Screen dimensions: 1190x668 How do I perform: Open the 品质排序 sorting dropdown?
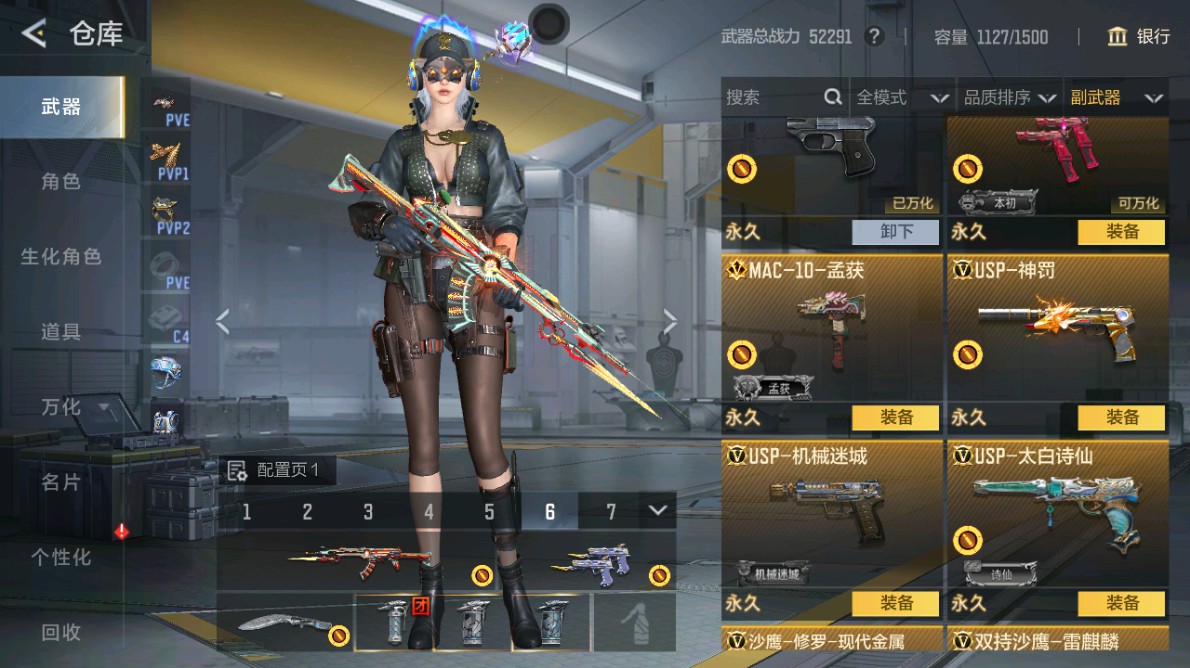tap(1009, 97)
